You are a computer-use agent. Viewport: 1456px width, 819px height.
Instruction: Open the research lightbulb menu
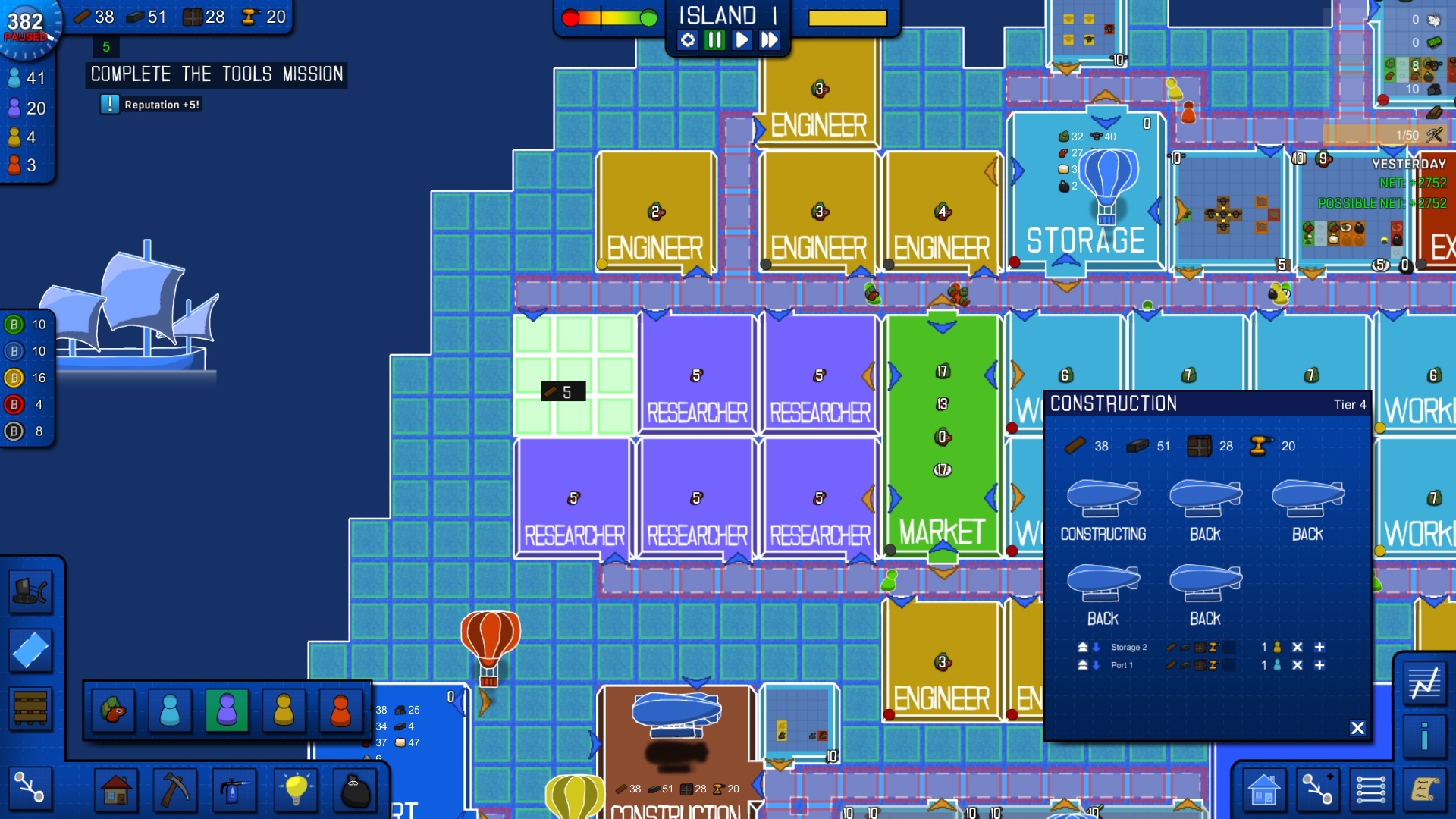point(296,789)
